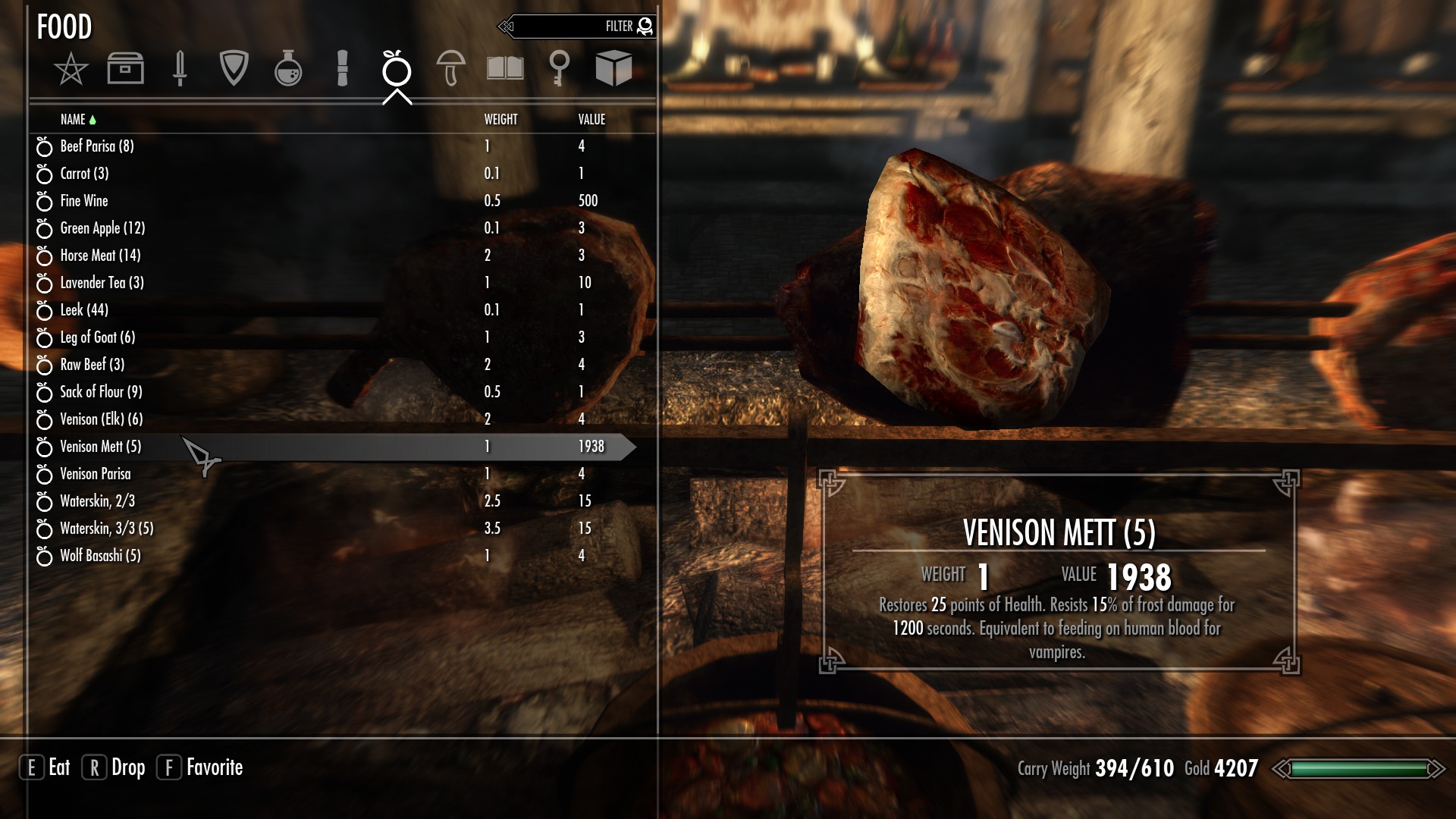Pick the Venison (Elk) (6) row
The image size is (1456, 819).
click(102, 419)
